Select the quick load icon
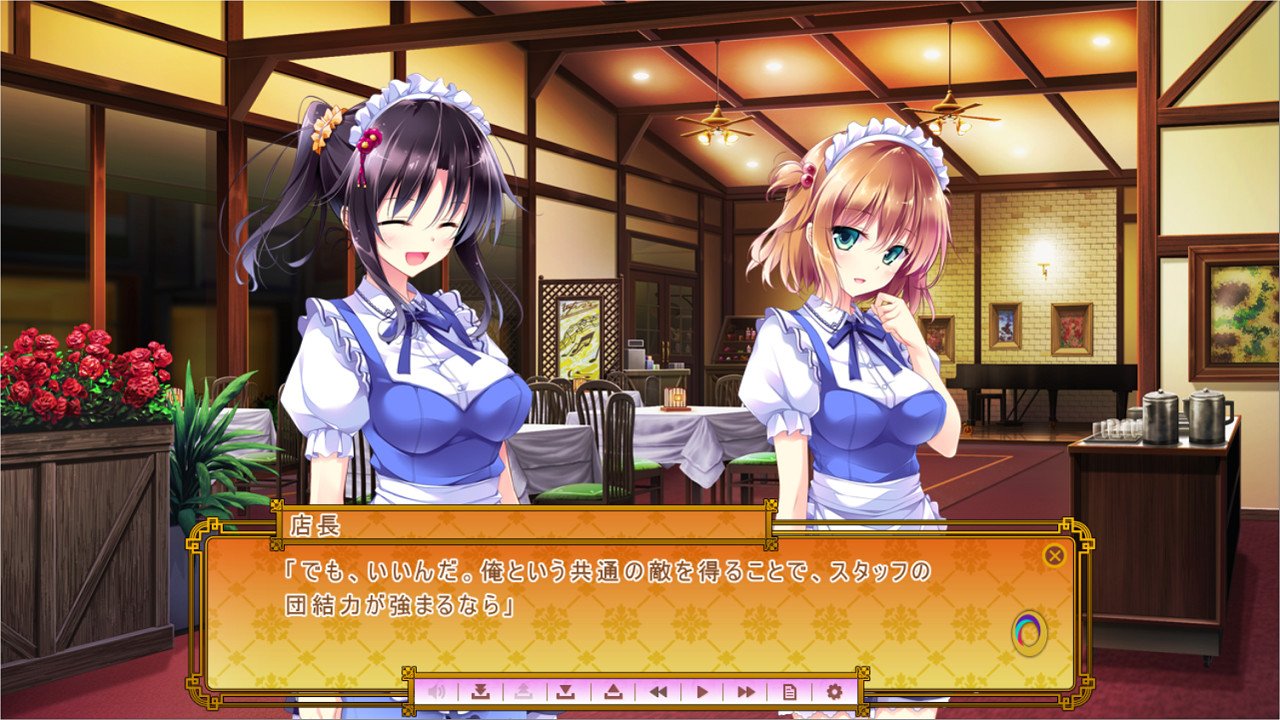The width and height of the screenshot is (1280, 720). click(522, 690)
